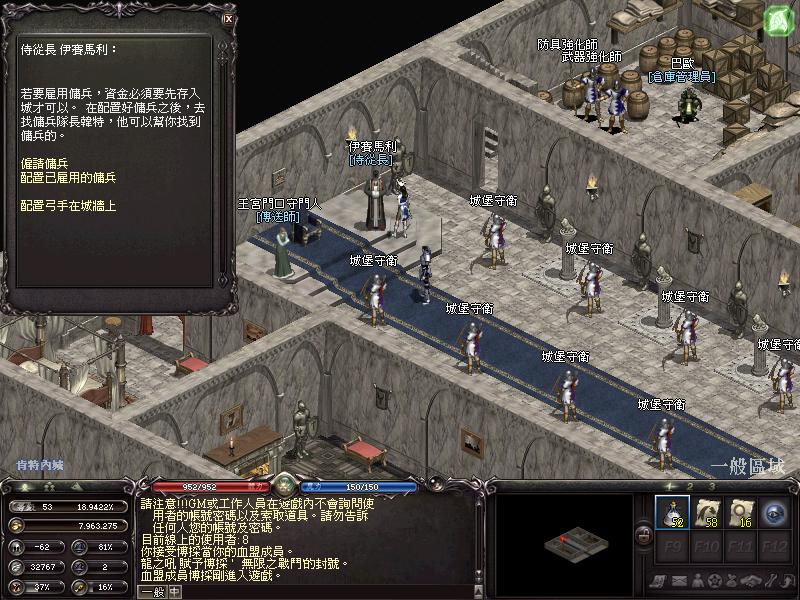Image resolution: width=800 pixels, height=600 pixels.
Task: Choose the 僱請傭兵 dialogue option
Action: (x=43, y=162)
